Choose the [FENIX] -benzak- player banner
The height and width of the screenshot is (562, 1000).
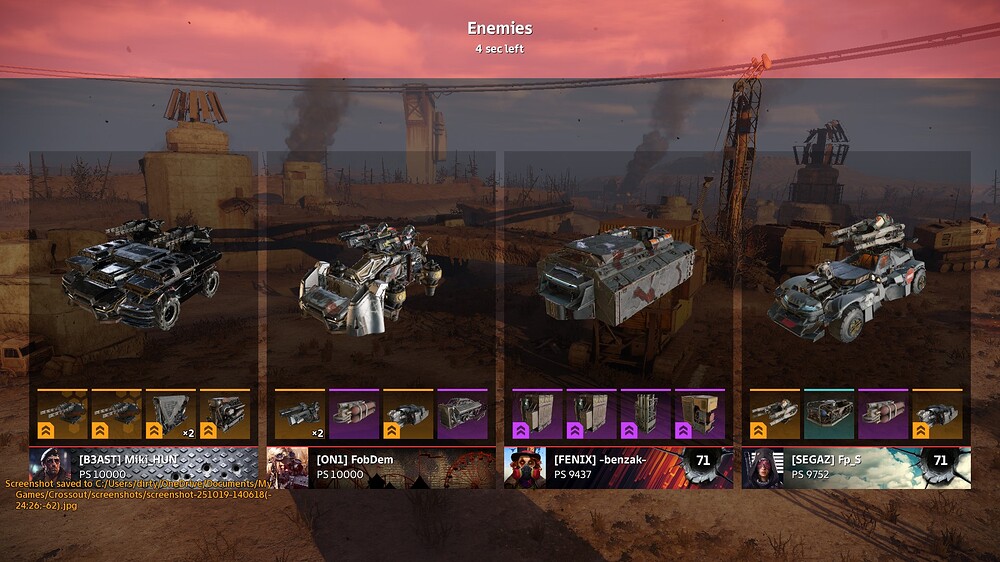[x=618, y=467]
